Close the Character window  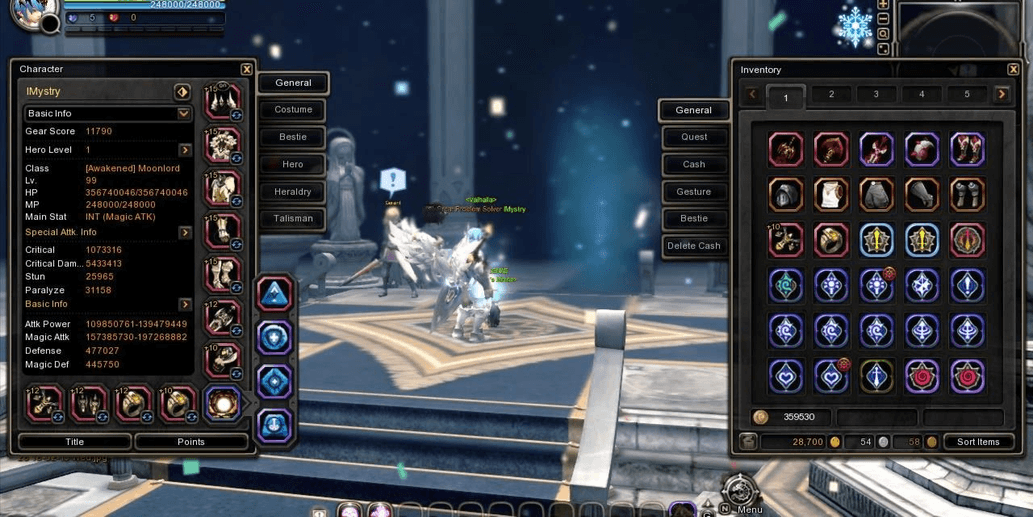[x=246, y=69]
